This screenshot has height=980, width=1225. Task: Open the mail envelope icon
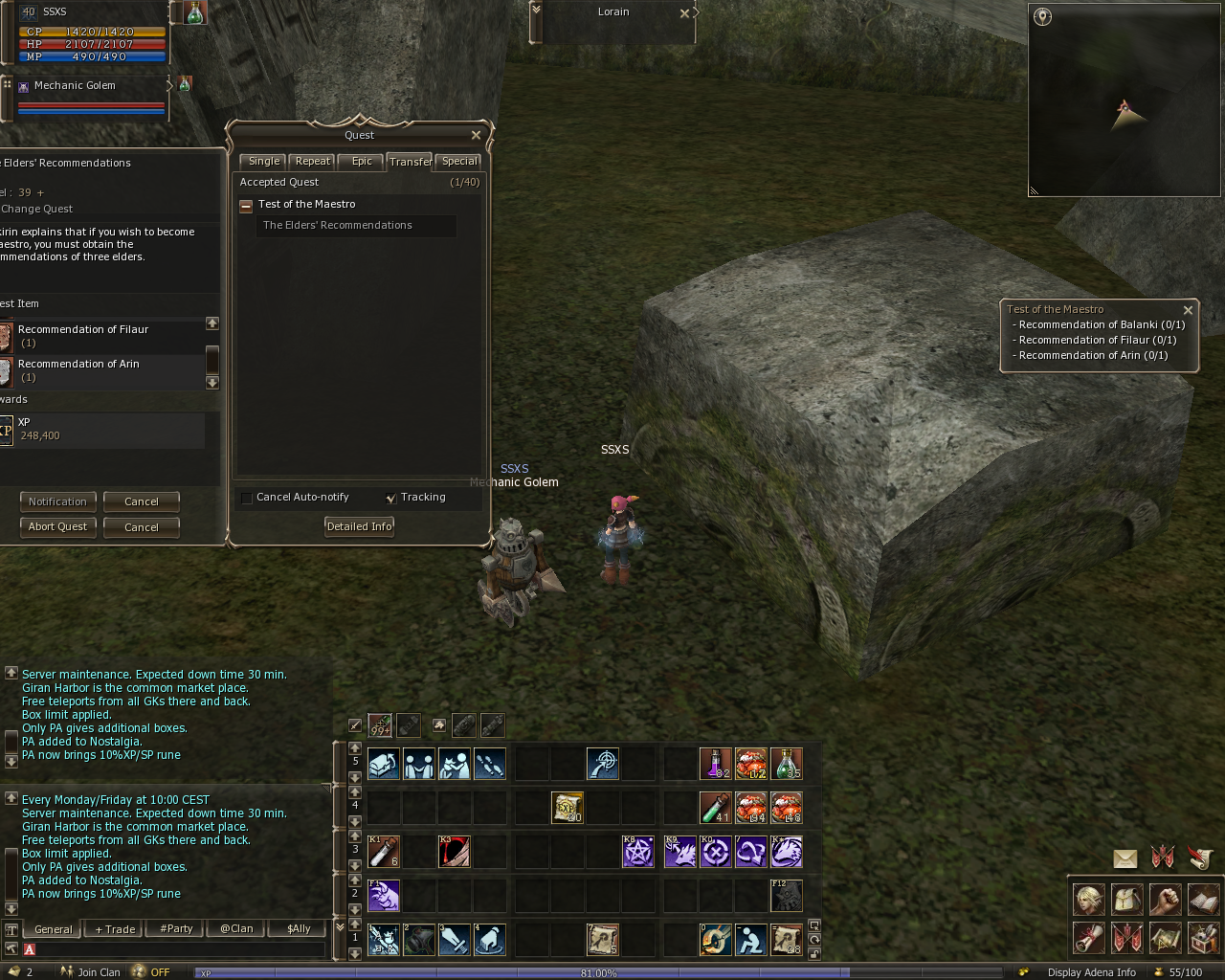[1125, 858]
